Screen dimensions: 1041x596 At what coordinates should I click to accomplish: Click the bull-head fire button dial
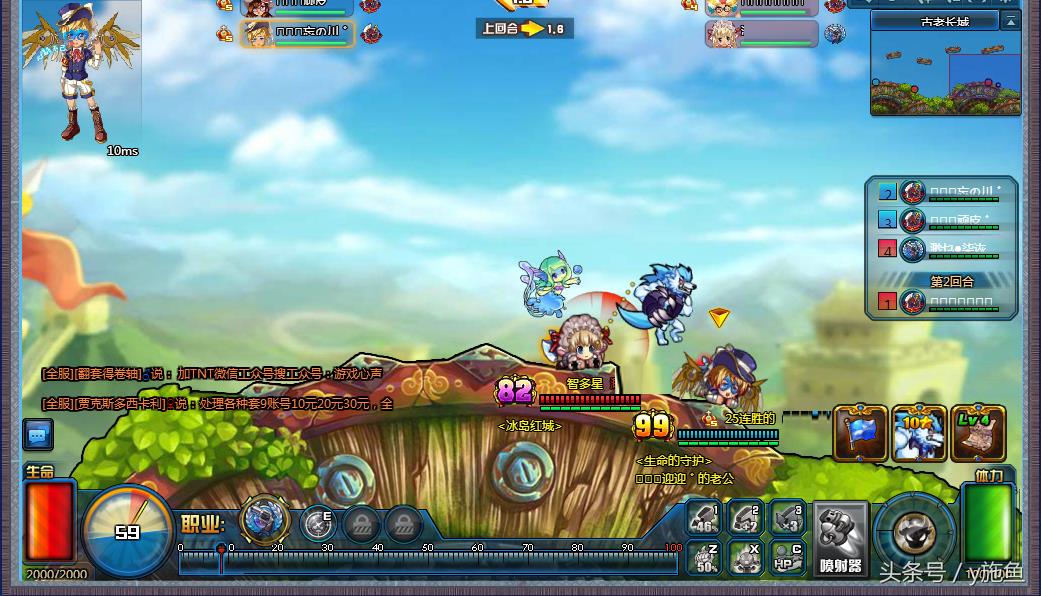[x=914, y=534]
